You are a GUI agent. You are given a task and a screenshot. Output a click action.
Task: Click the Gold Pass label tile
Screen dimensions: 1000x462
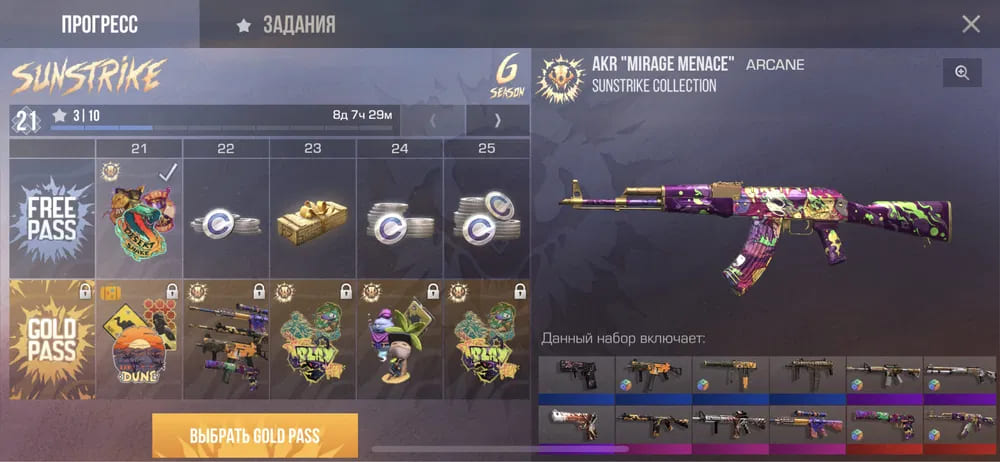click(x=52, y=340)
